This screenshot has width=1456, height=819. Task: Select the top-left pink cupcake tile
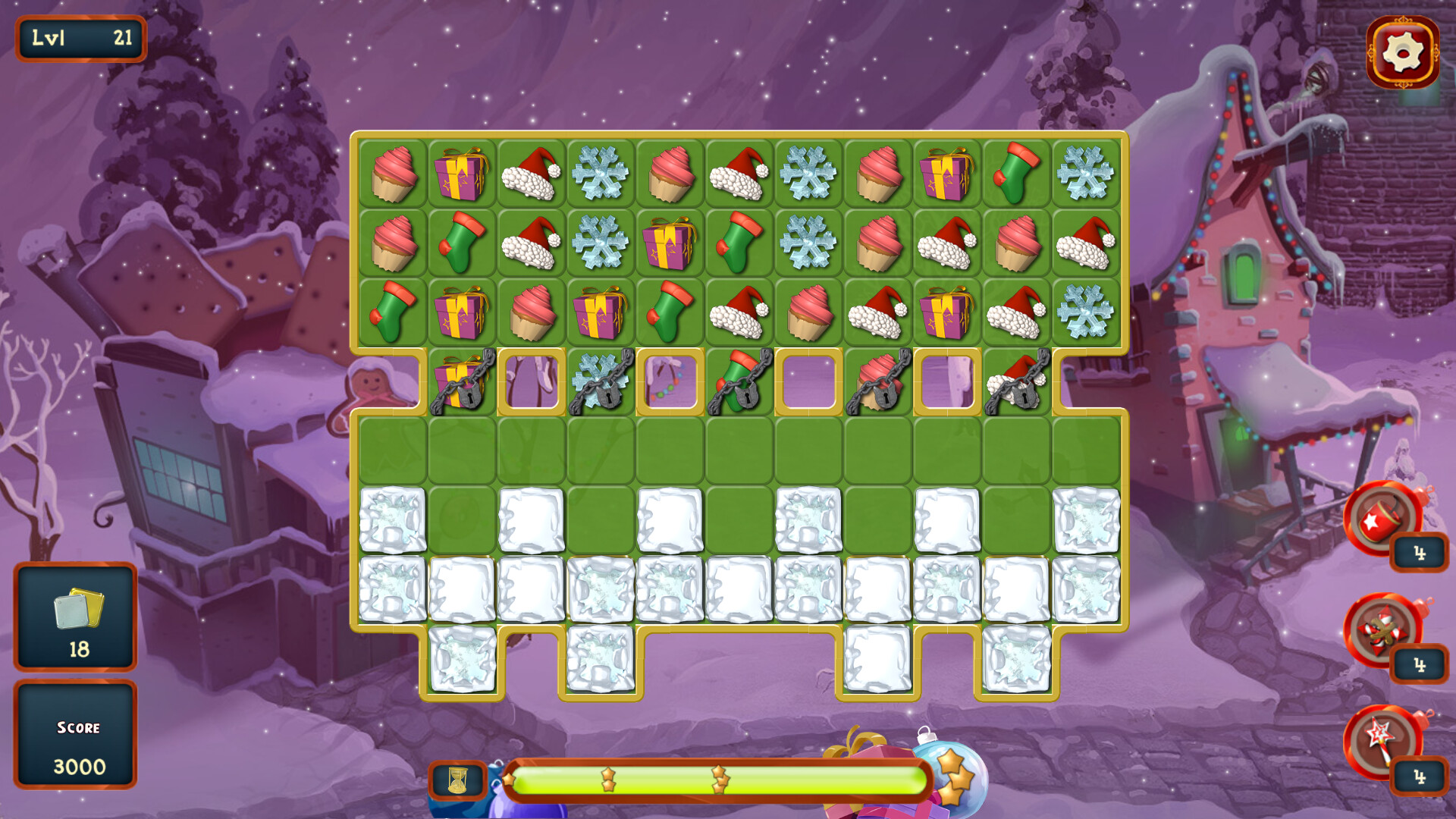click(392, 174)
